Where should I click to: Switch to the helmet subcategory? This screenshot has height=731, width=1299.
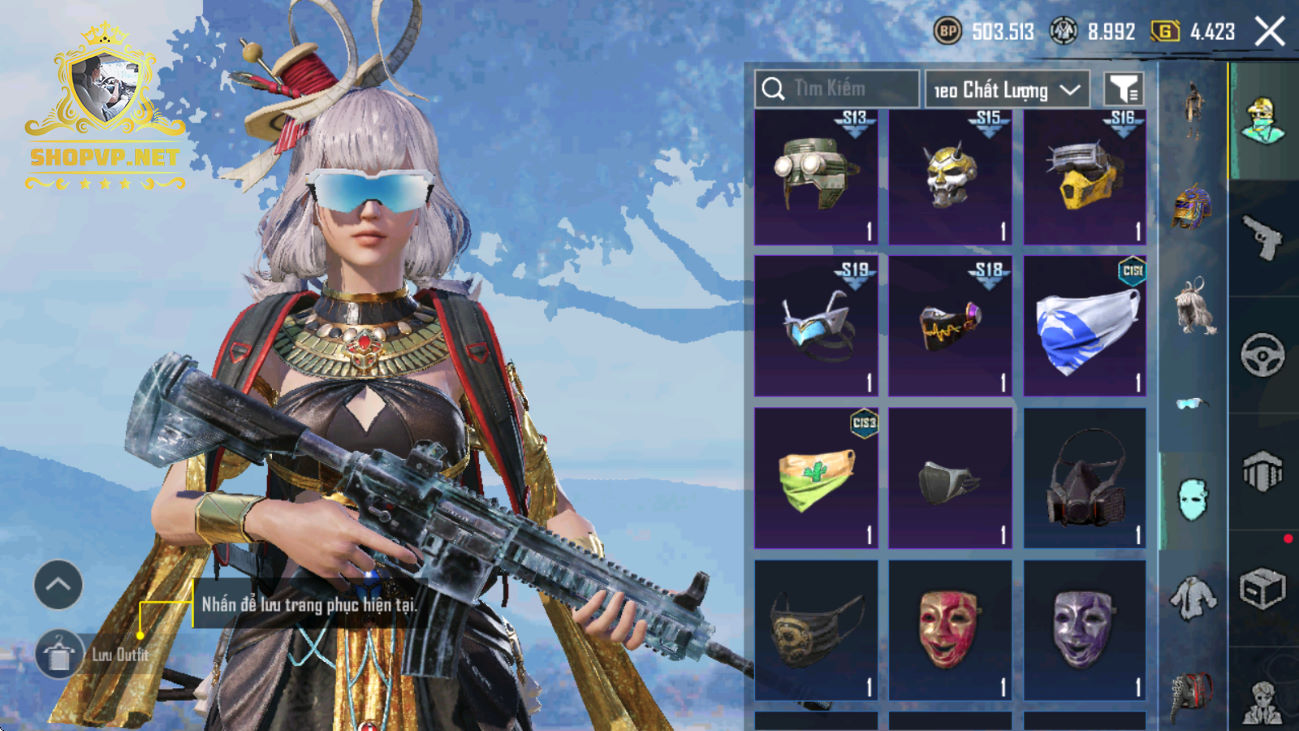(x=1192, y=207)
